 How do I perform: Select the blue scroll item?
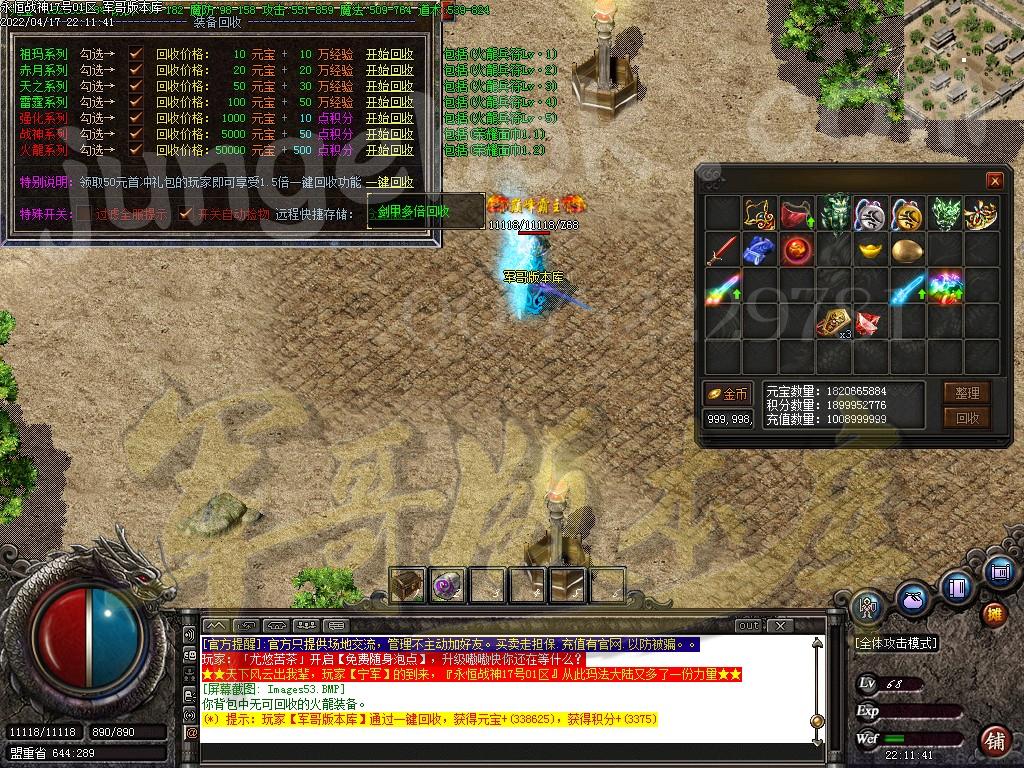[759, 250]
